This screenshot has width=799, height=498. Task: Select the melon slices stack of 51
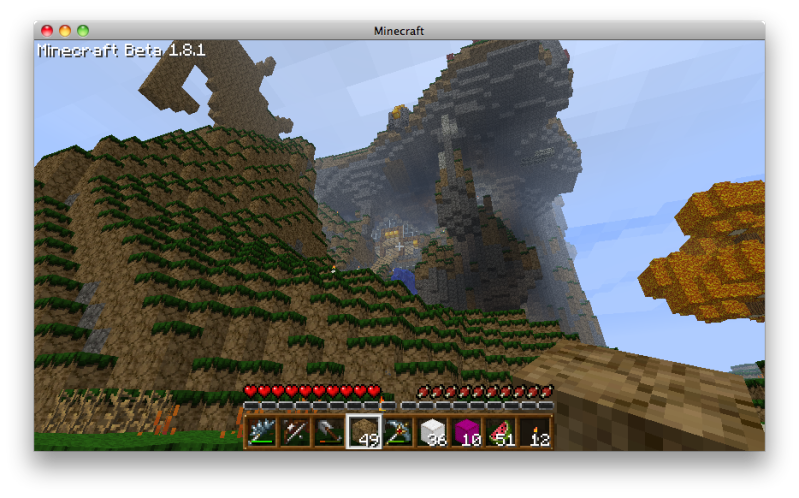coord(499,432)
